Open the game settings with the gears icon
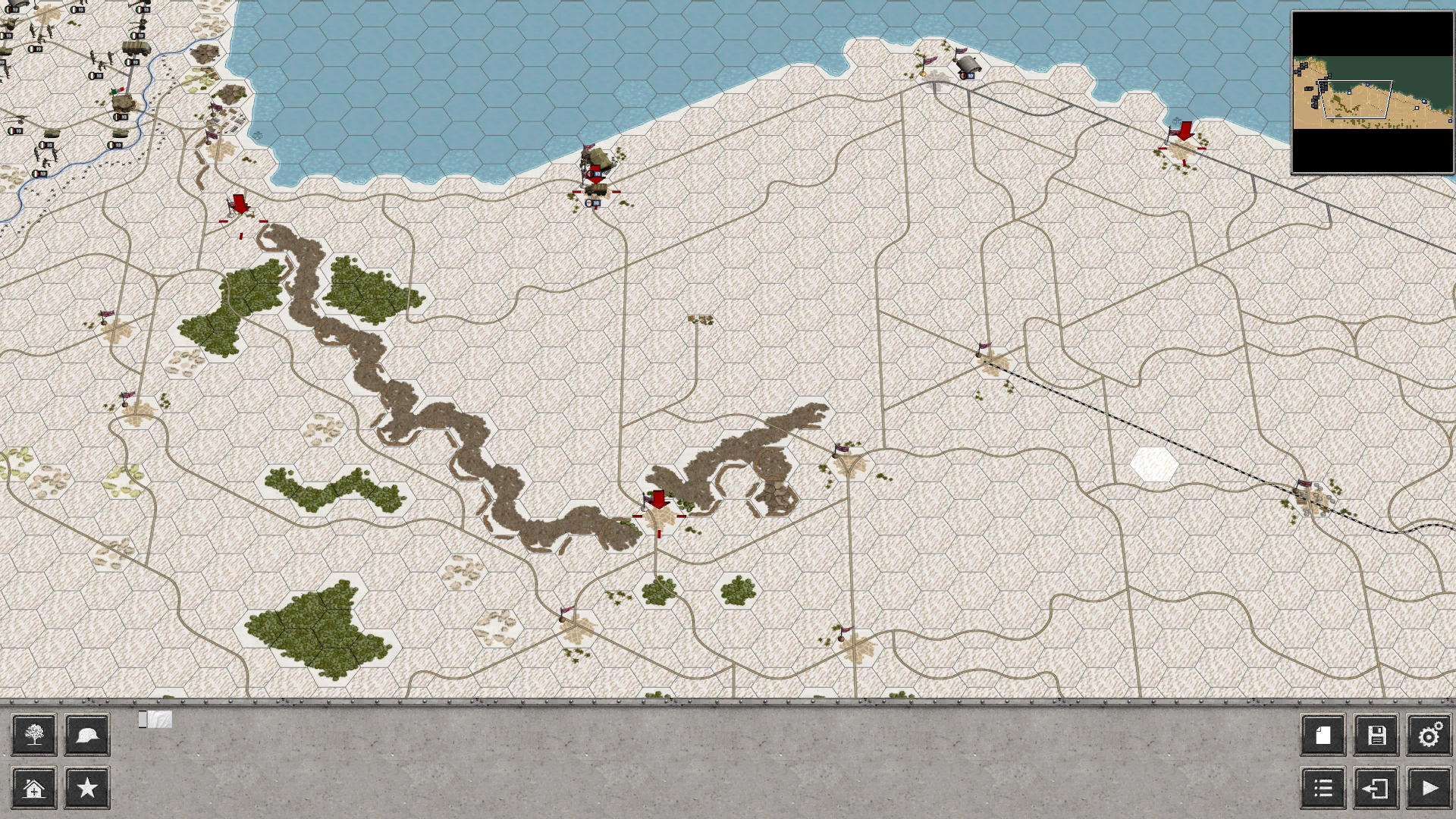The width and height of the screenshot is (1456, 819). point(1429,733)
